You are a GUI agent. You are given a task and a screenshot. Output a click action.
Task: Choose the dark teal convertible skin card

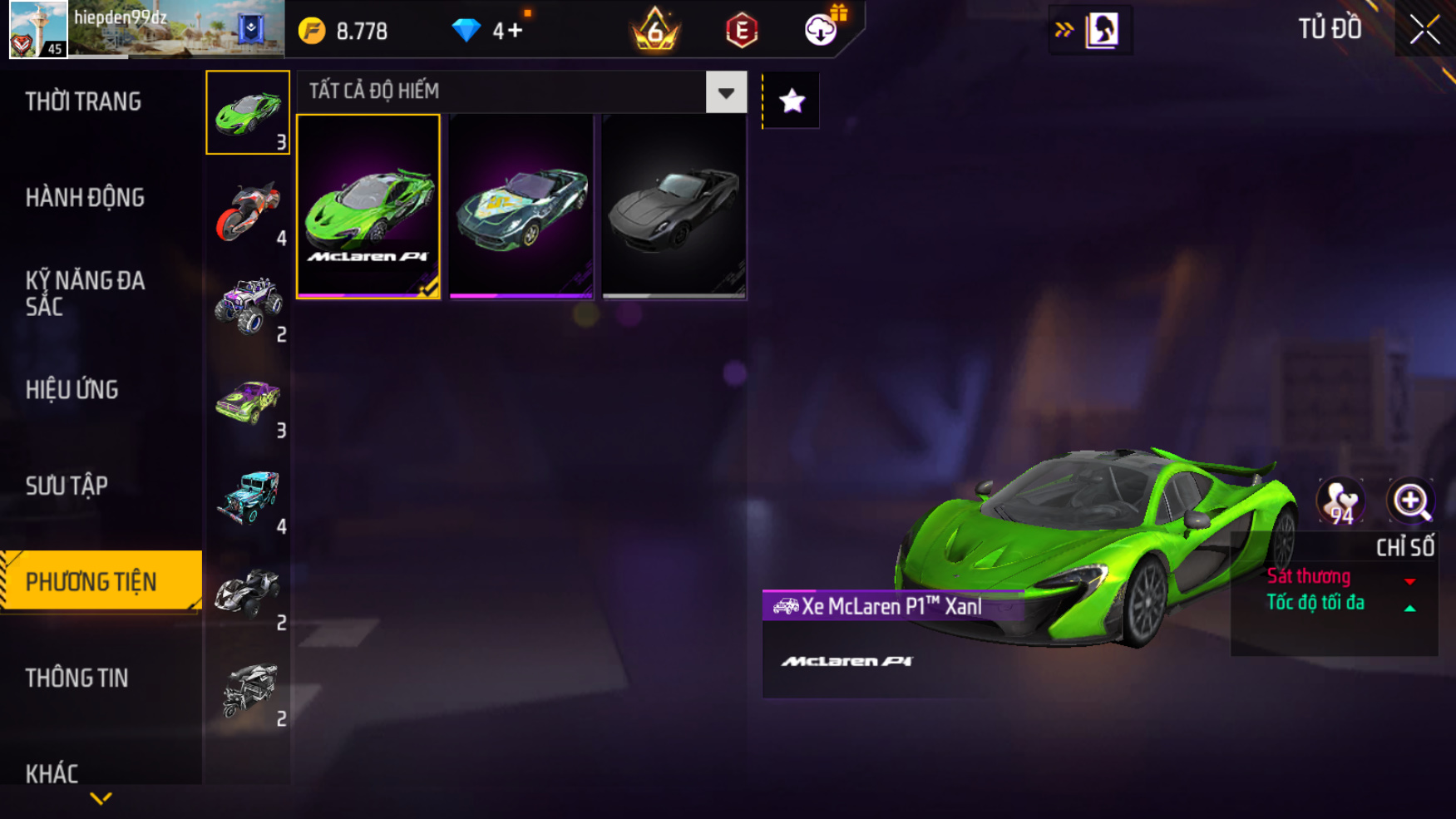(521, 206)
